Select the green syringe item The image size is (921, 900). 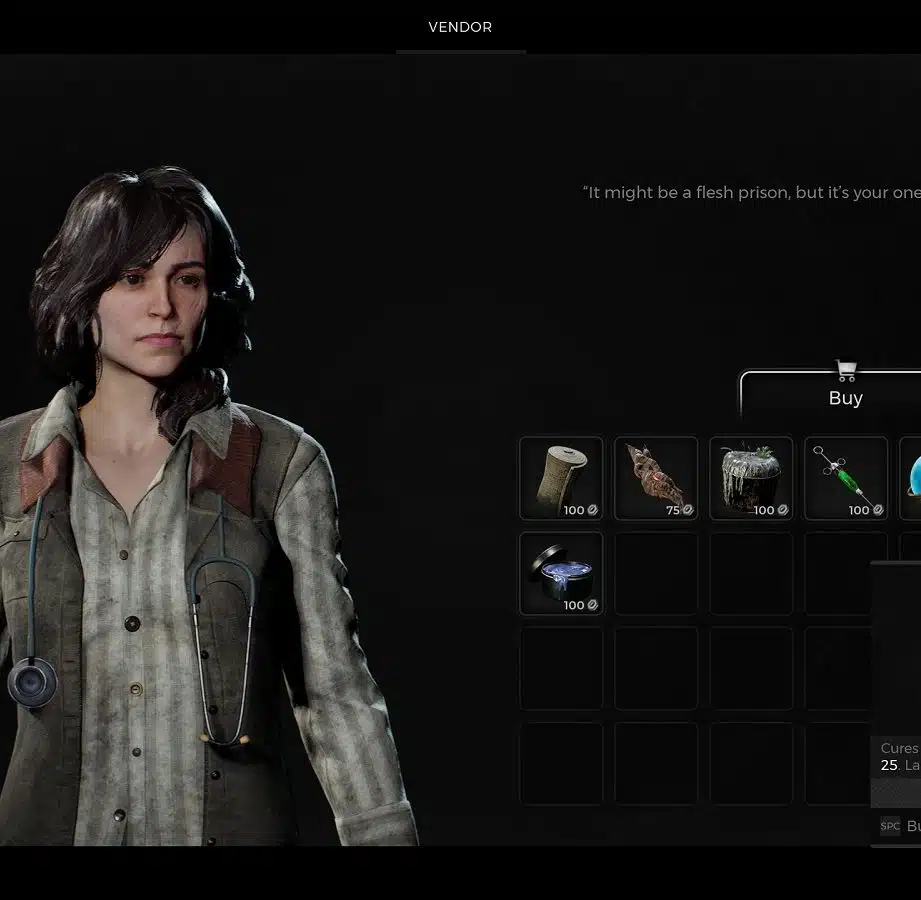pyautogui.click(x=846, y=478)
